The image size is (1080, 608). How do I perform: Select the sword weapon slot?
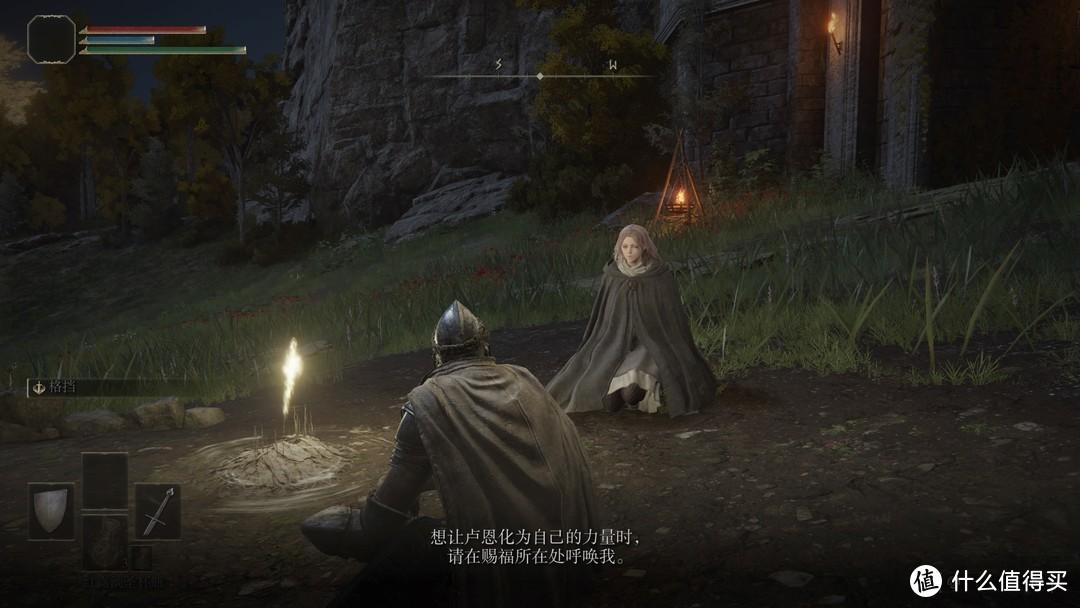[158, 511]
